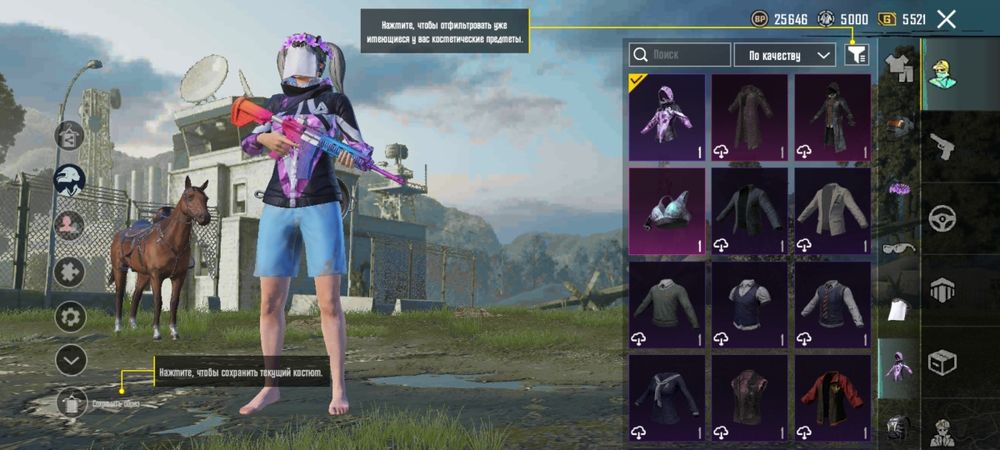1000x450 pixels.
Task: Select the red and black jacket
Action: tap(832, 398)
